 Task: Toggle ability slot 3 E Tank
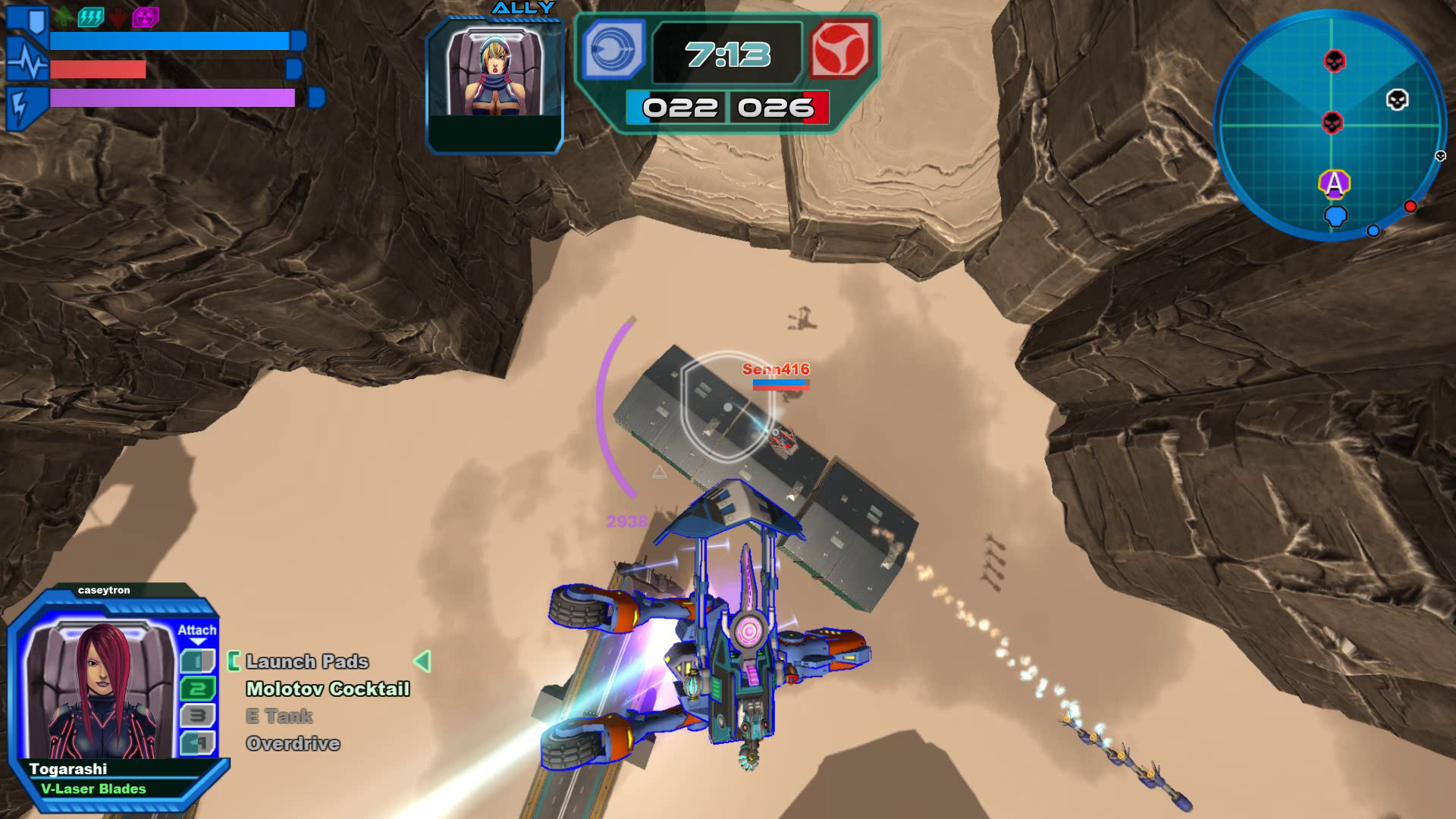click(197, 714)
